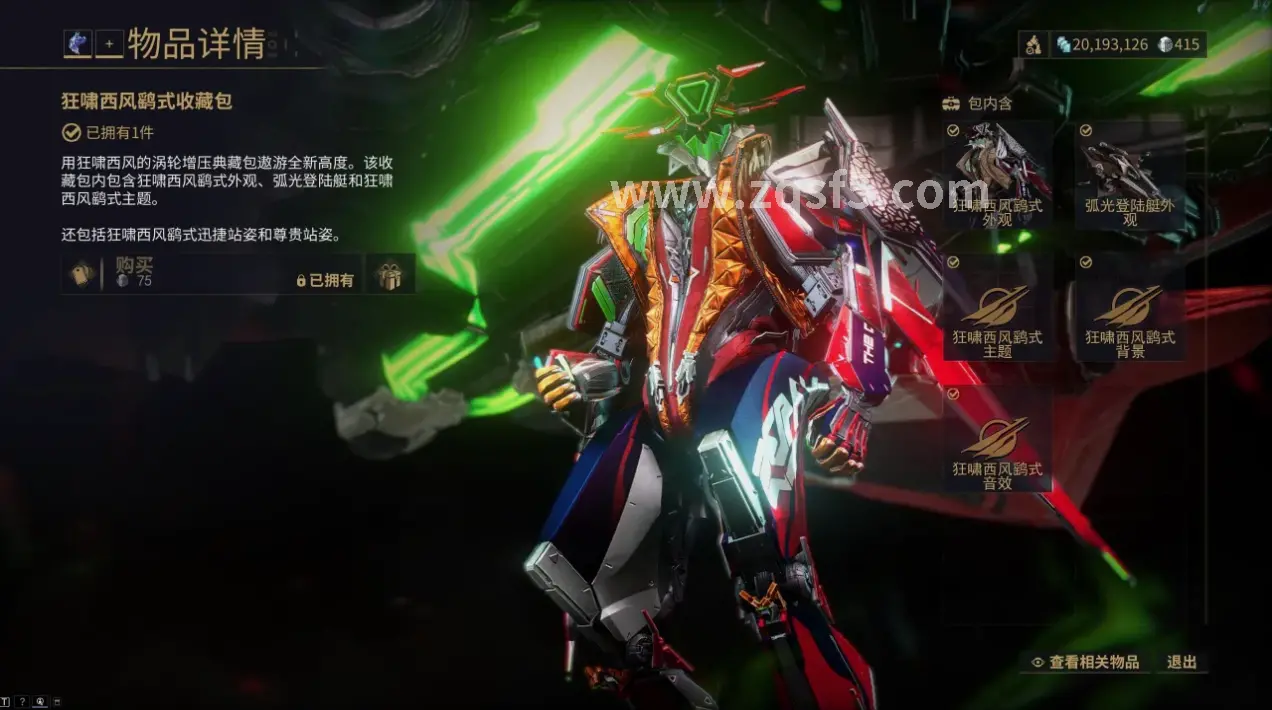Screen dimensions: 1272x710
Task: Select the 狂啸西风鹞式音效 sound item
Action: click(997, 450)
